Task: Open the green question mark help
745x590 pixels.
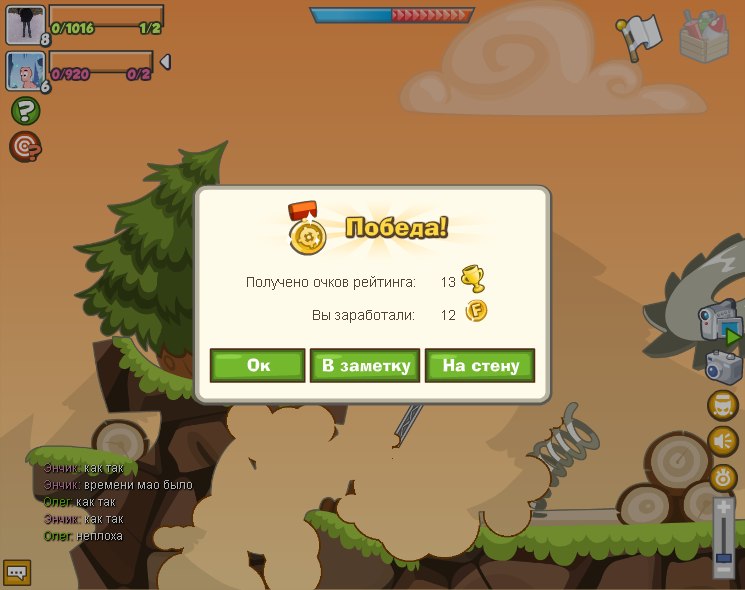Action: coord(25,111)
